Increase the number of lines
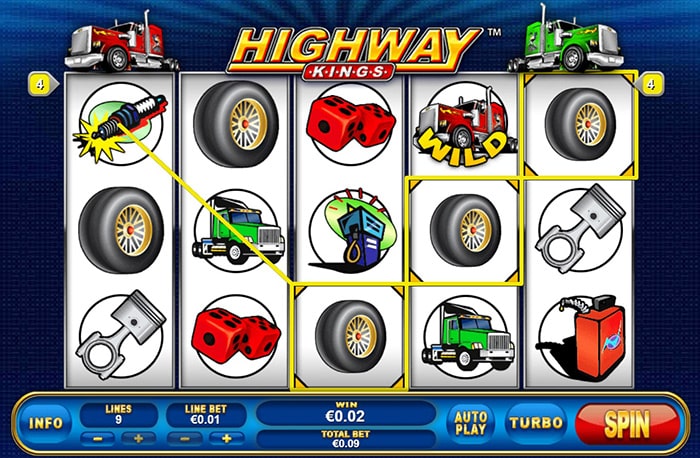The image size is (700, 458). [x=139, y=438]
